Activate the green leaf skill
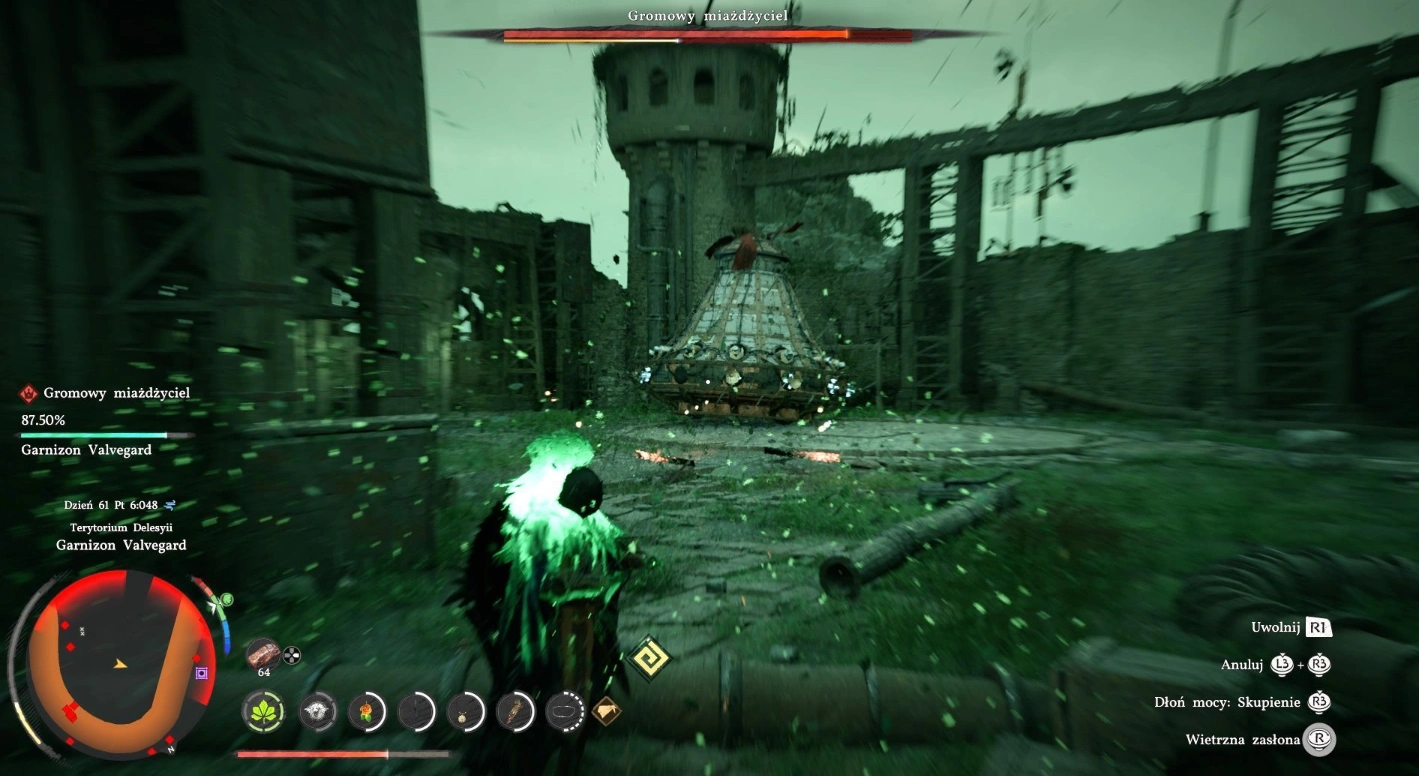Viewport: 1419px width, 776px height. [265, 711]
